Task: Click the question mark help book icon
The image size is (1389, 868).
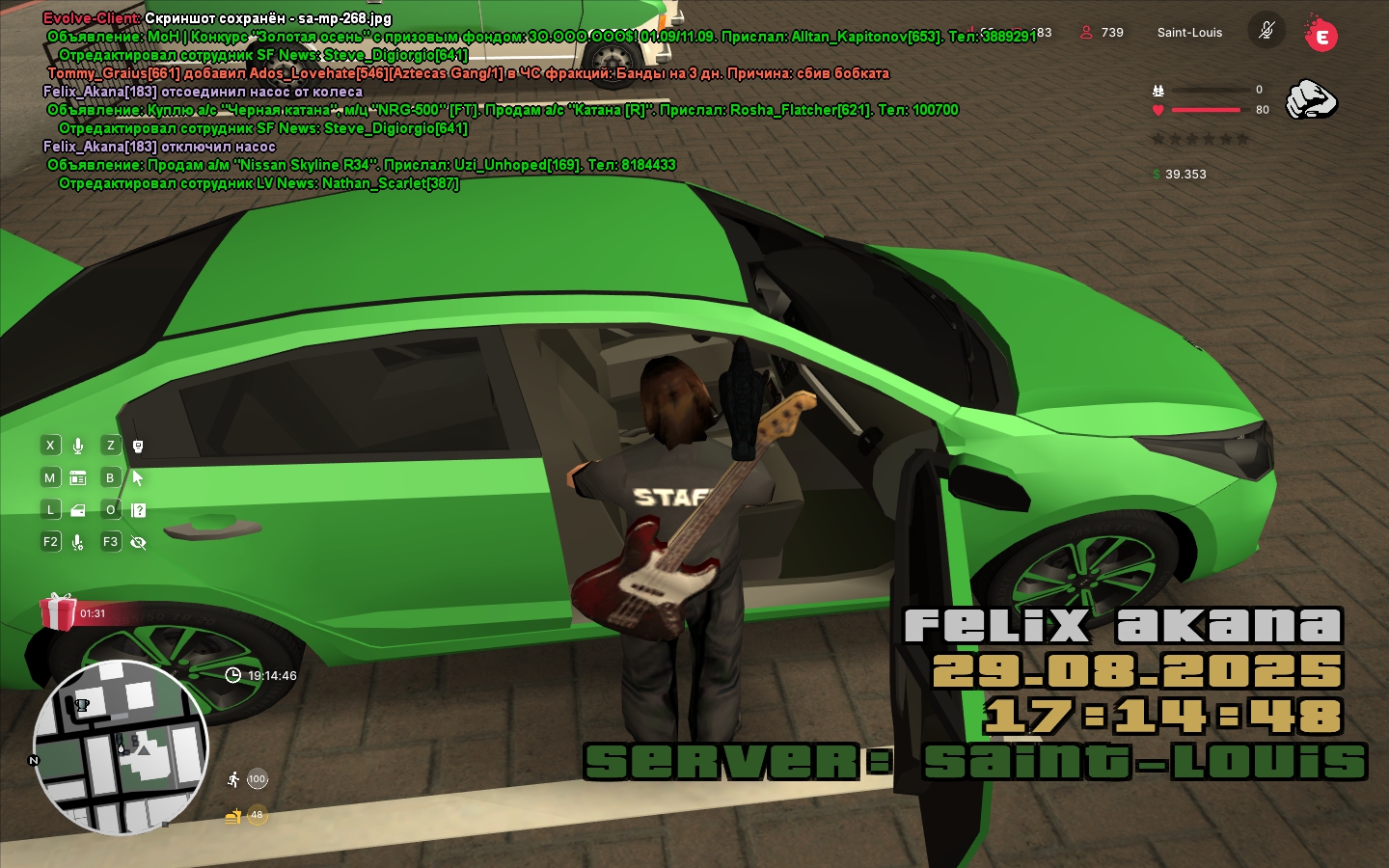Action: (x=138, y=510)
